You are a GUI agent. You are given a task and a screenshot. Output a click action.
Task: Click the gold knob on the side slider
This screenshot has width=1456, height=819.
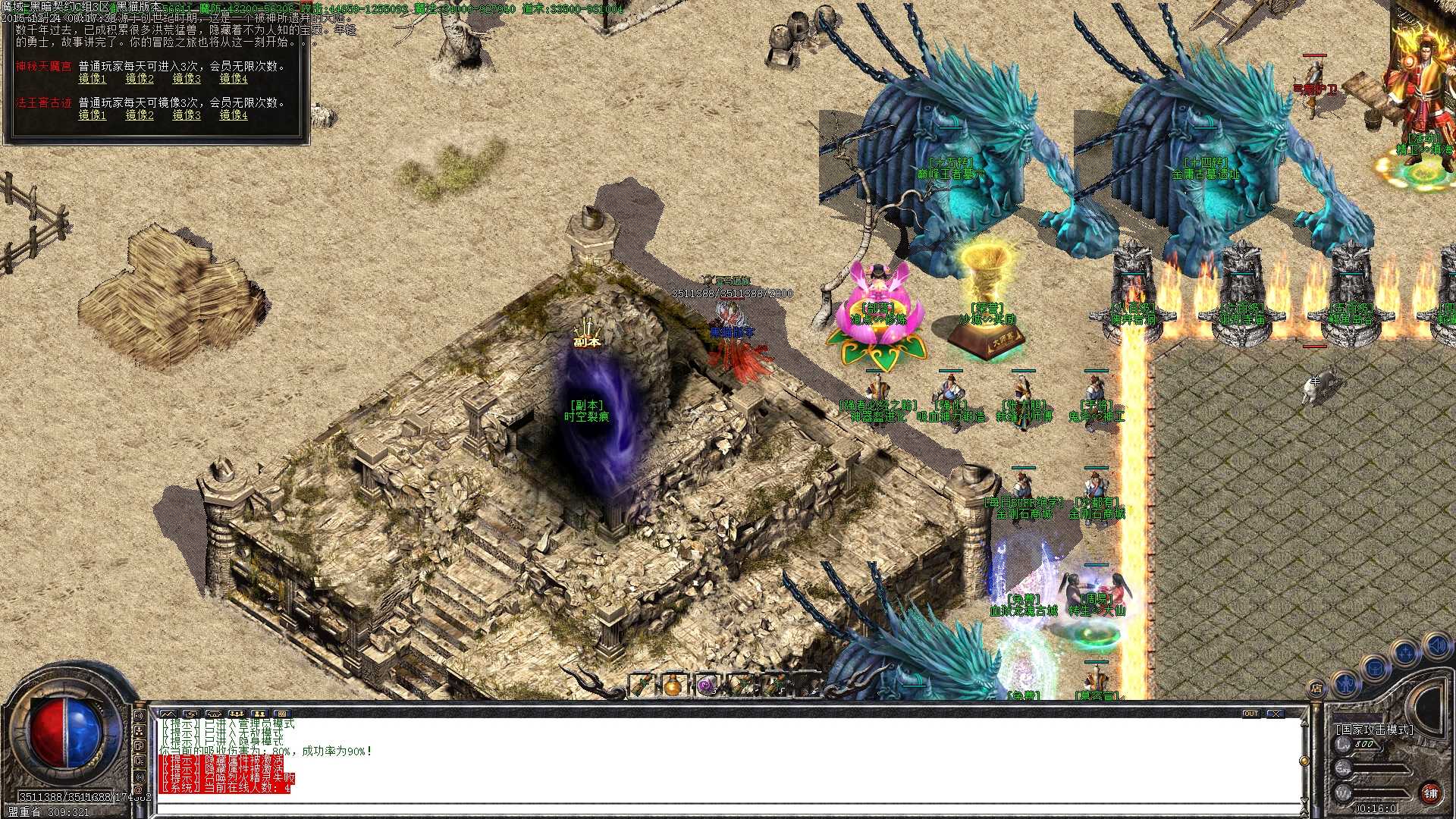[x=1304, y=761]
